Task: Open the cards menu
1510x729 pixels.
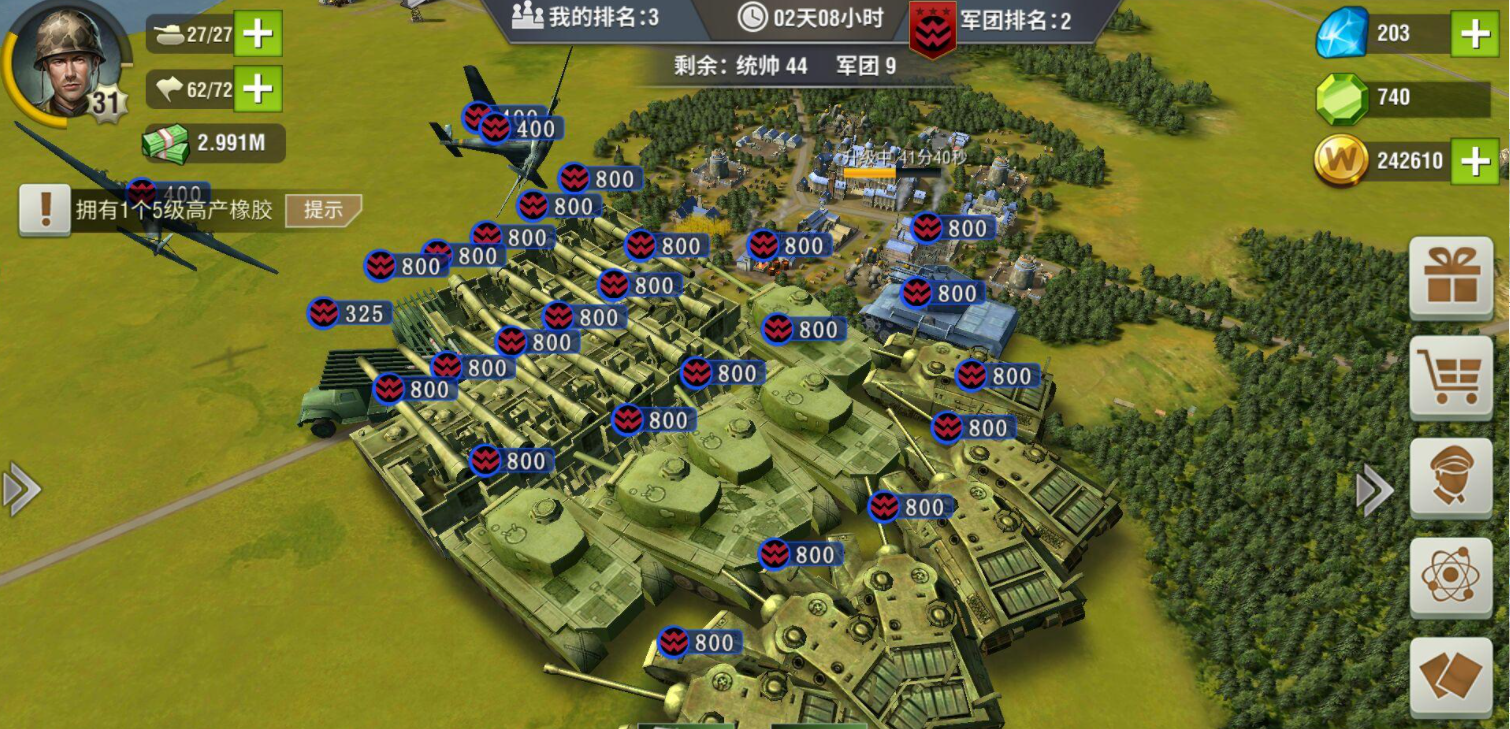Action: click(x=1451, y=676)
